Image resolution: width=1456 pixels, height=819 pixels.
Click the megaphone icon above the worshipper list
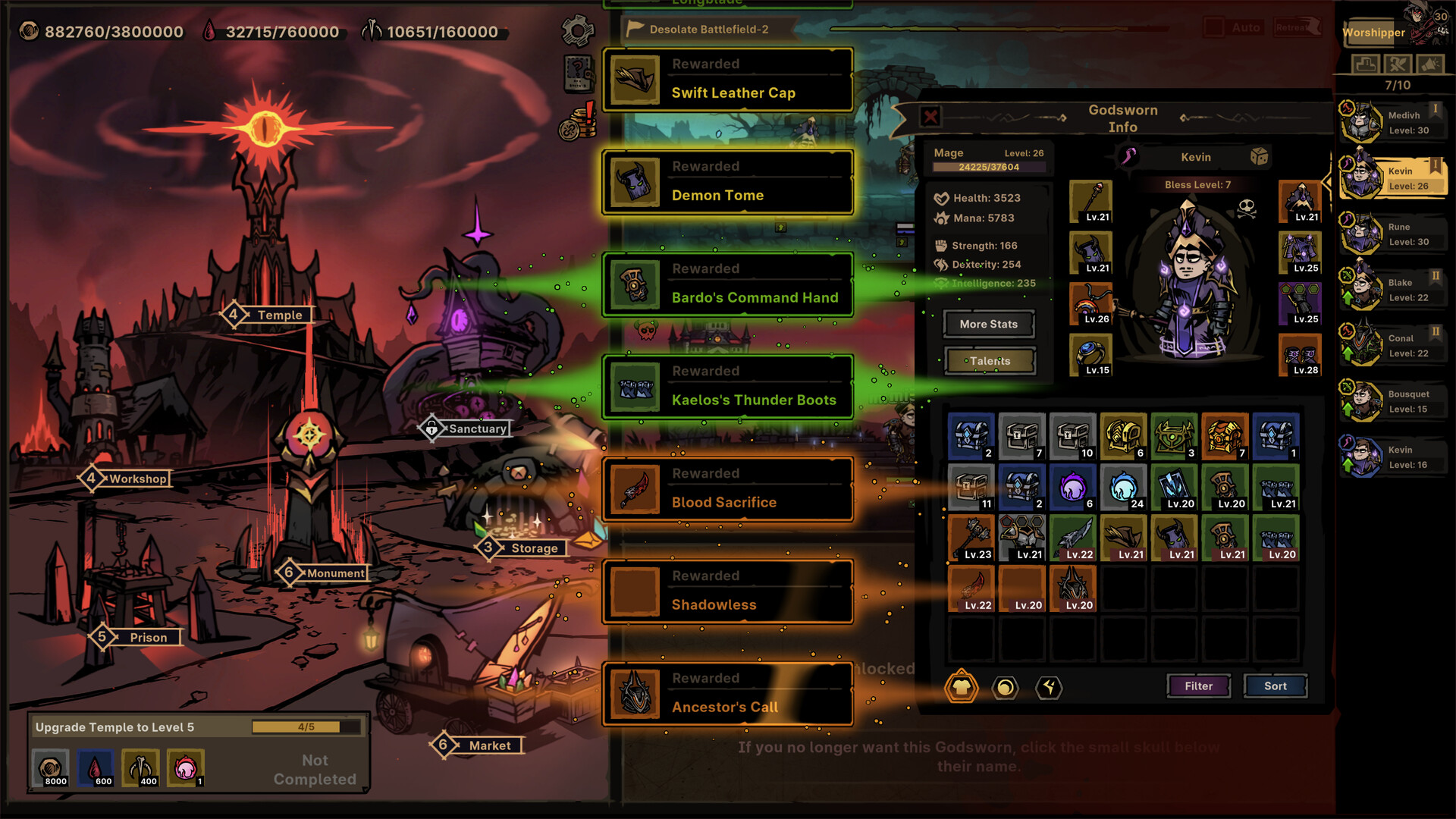(x=1429, y=65)
